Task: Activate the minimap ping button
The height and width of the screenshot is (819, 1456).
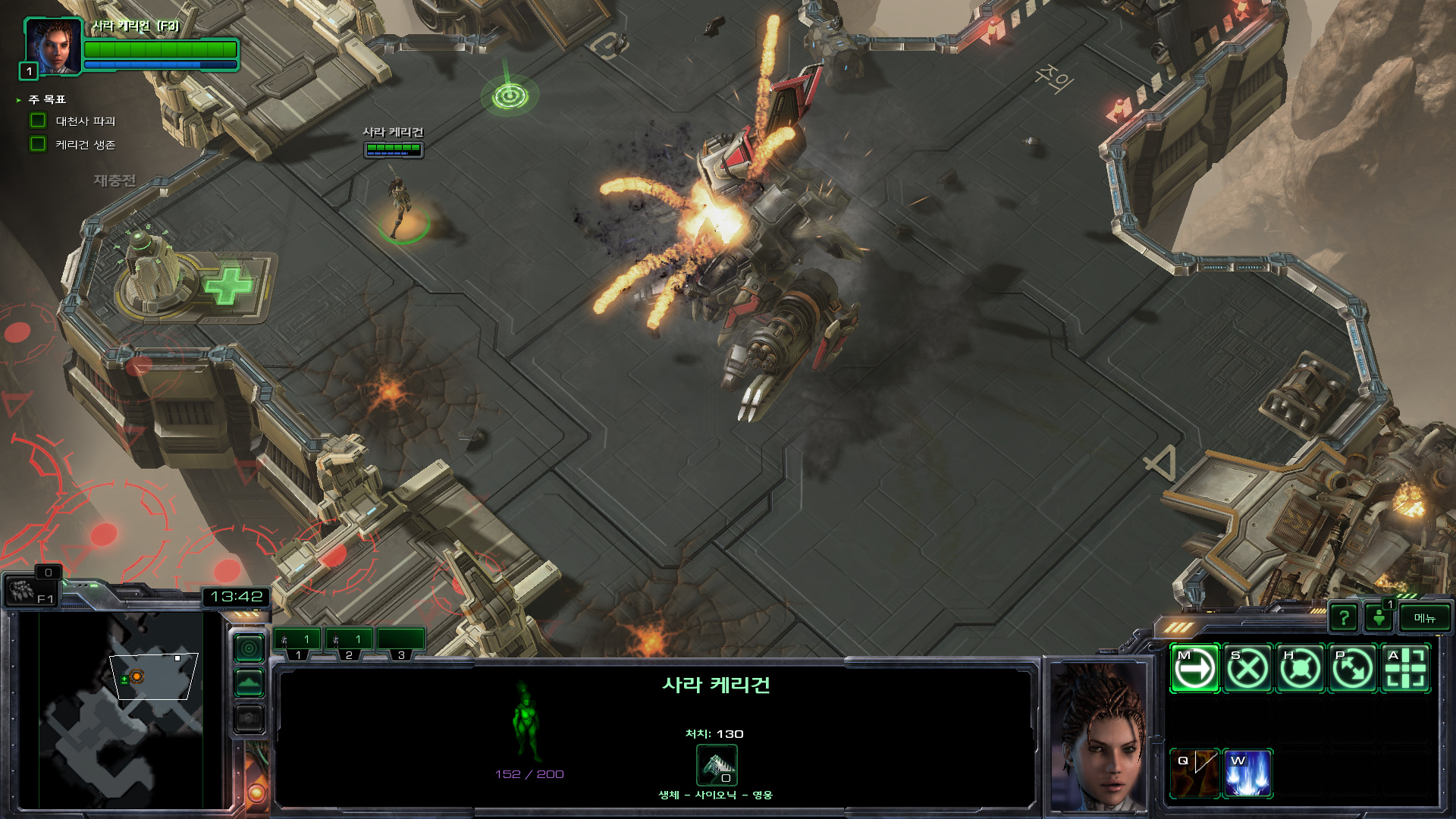Action: (249, 648)
